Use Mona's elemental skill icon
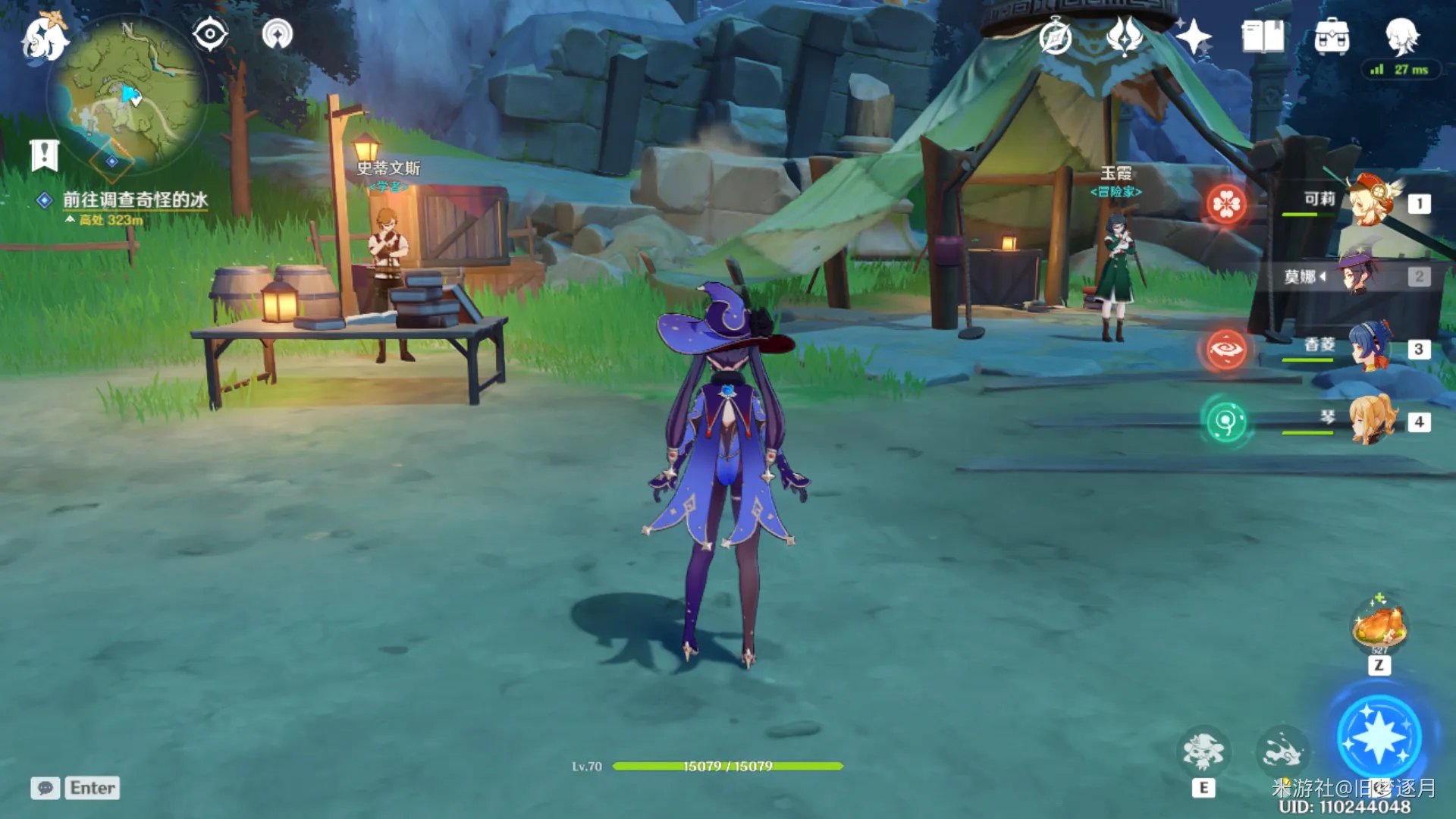This screenshot has width=1456, height=819. click(x=1203, y=752)
